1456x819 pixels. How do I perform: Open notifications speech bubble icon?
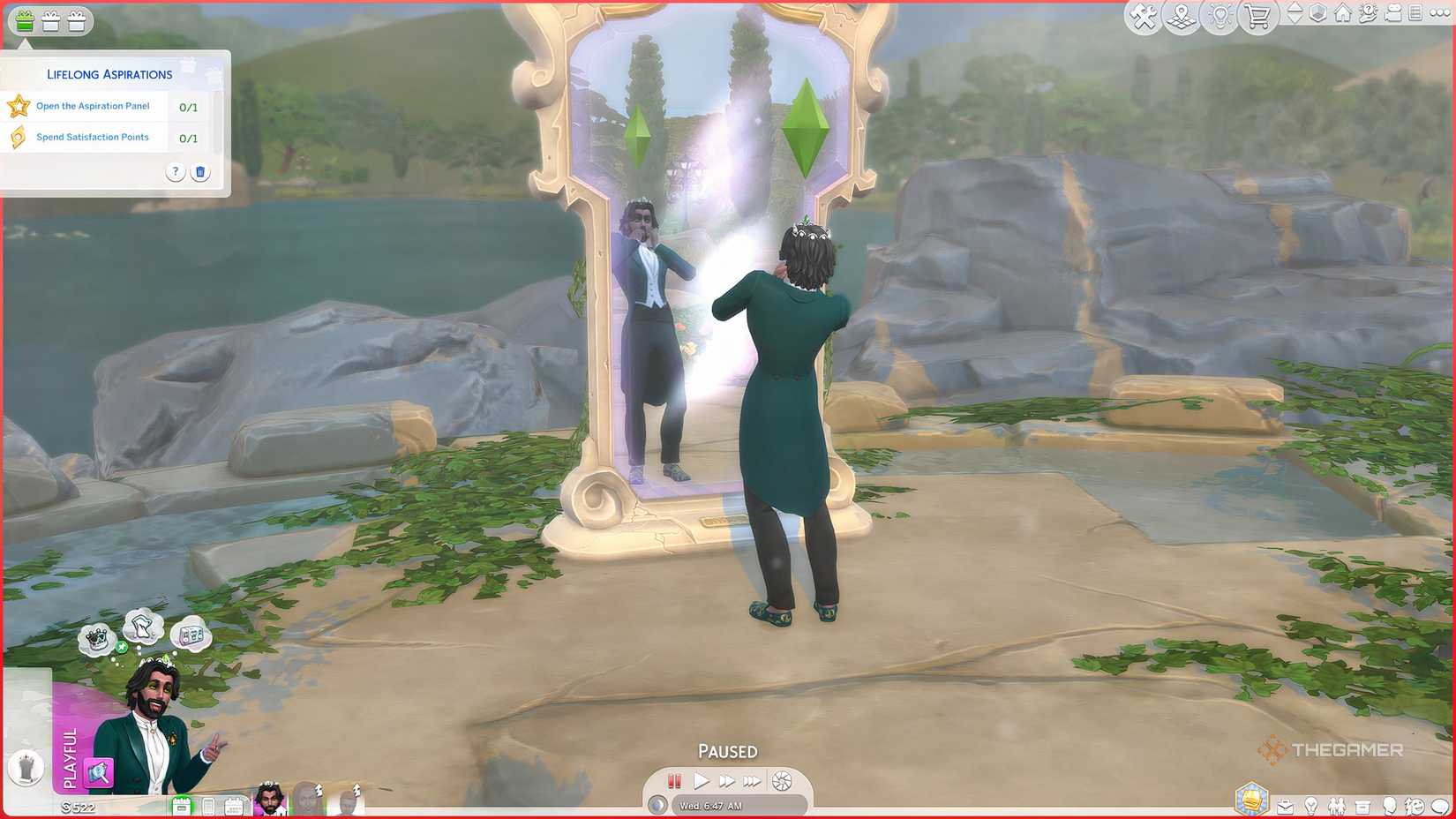click(x=1439, y=804)
